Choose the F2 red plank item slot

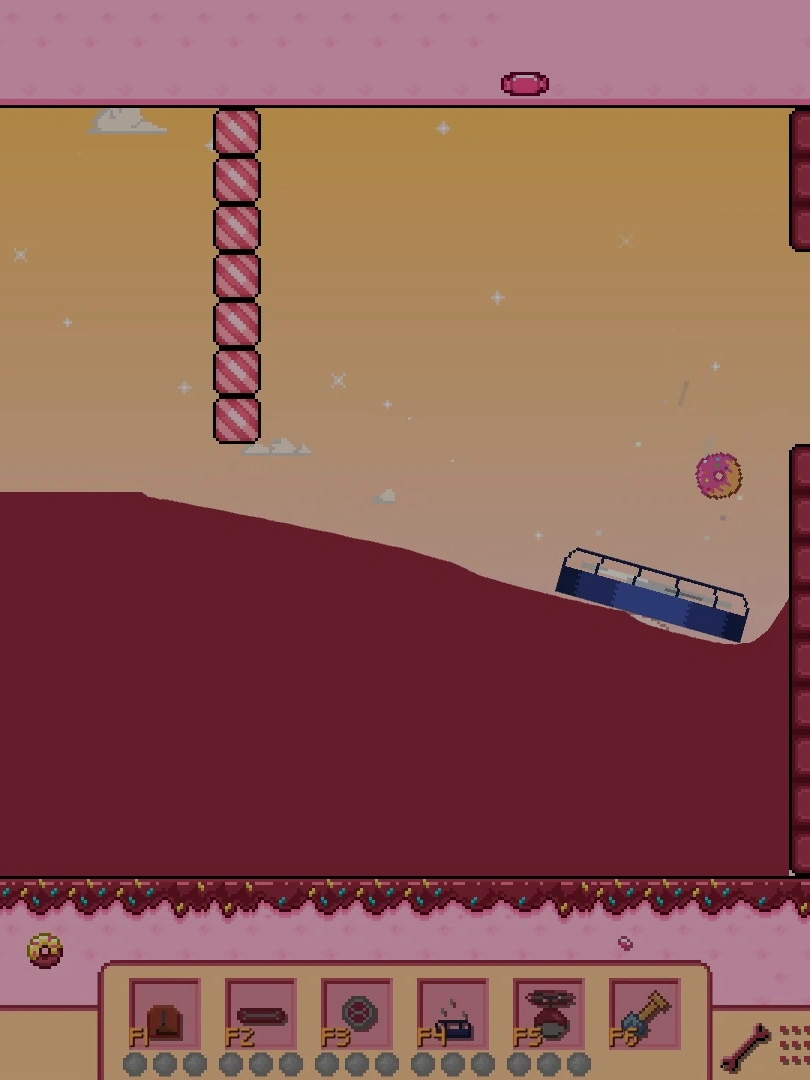(x=260, y=1014)
